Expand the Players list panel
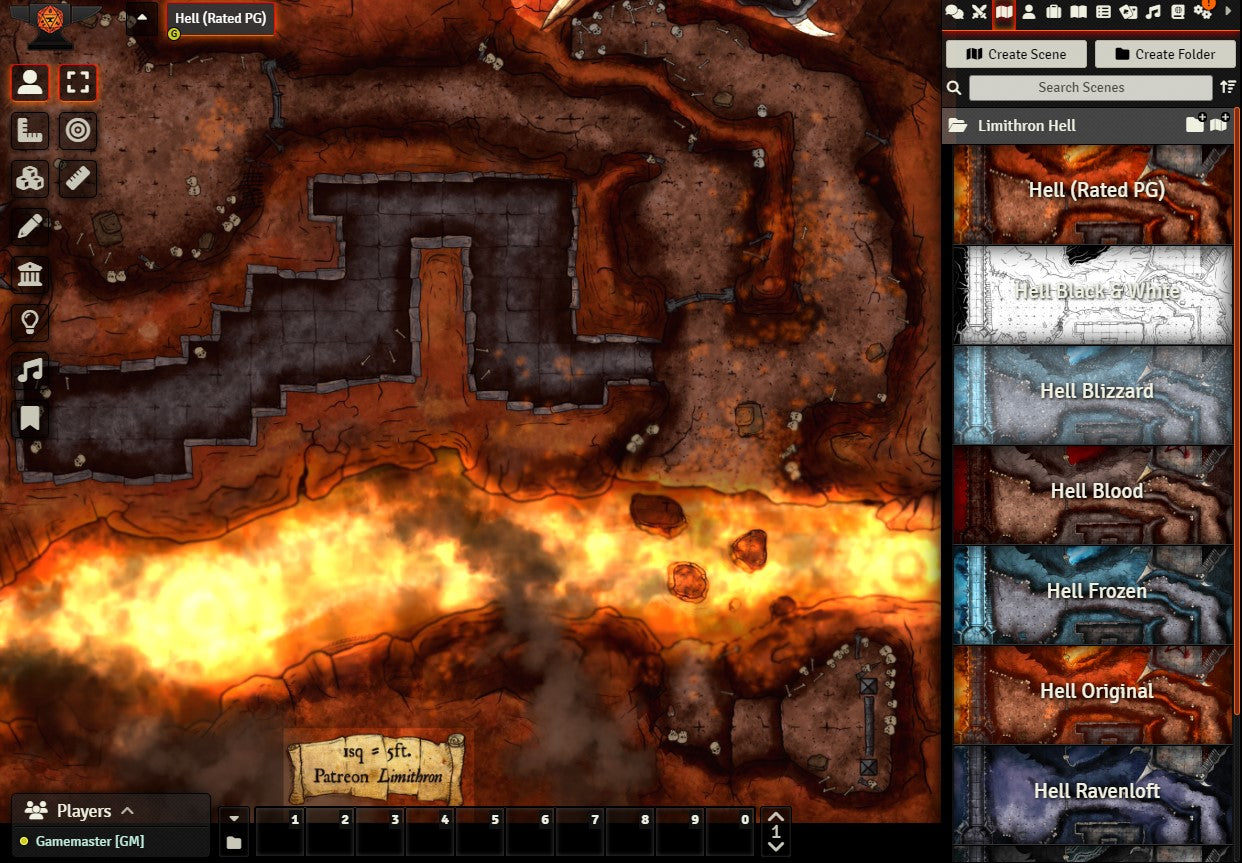1242x863 pixels. click(127, 810)
